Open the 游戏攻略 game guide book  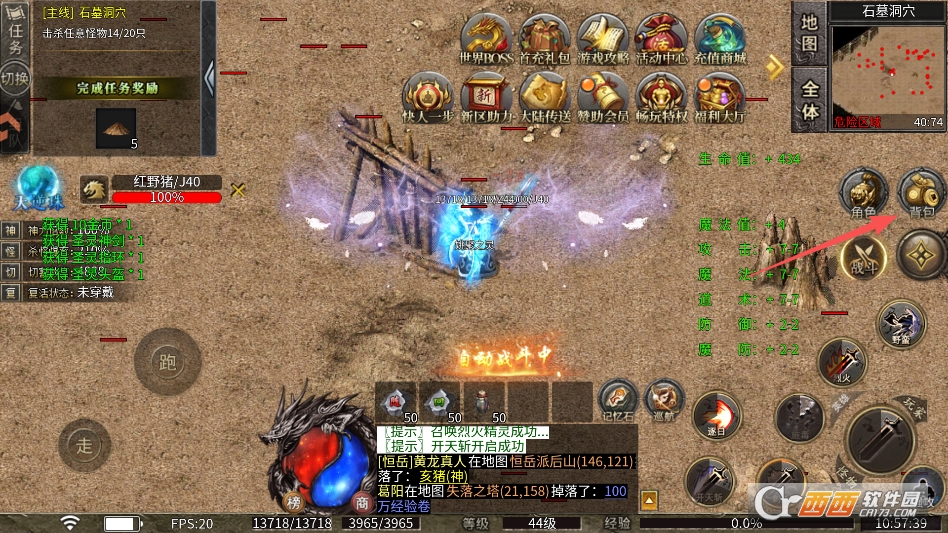pos(604,39)
